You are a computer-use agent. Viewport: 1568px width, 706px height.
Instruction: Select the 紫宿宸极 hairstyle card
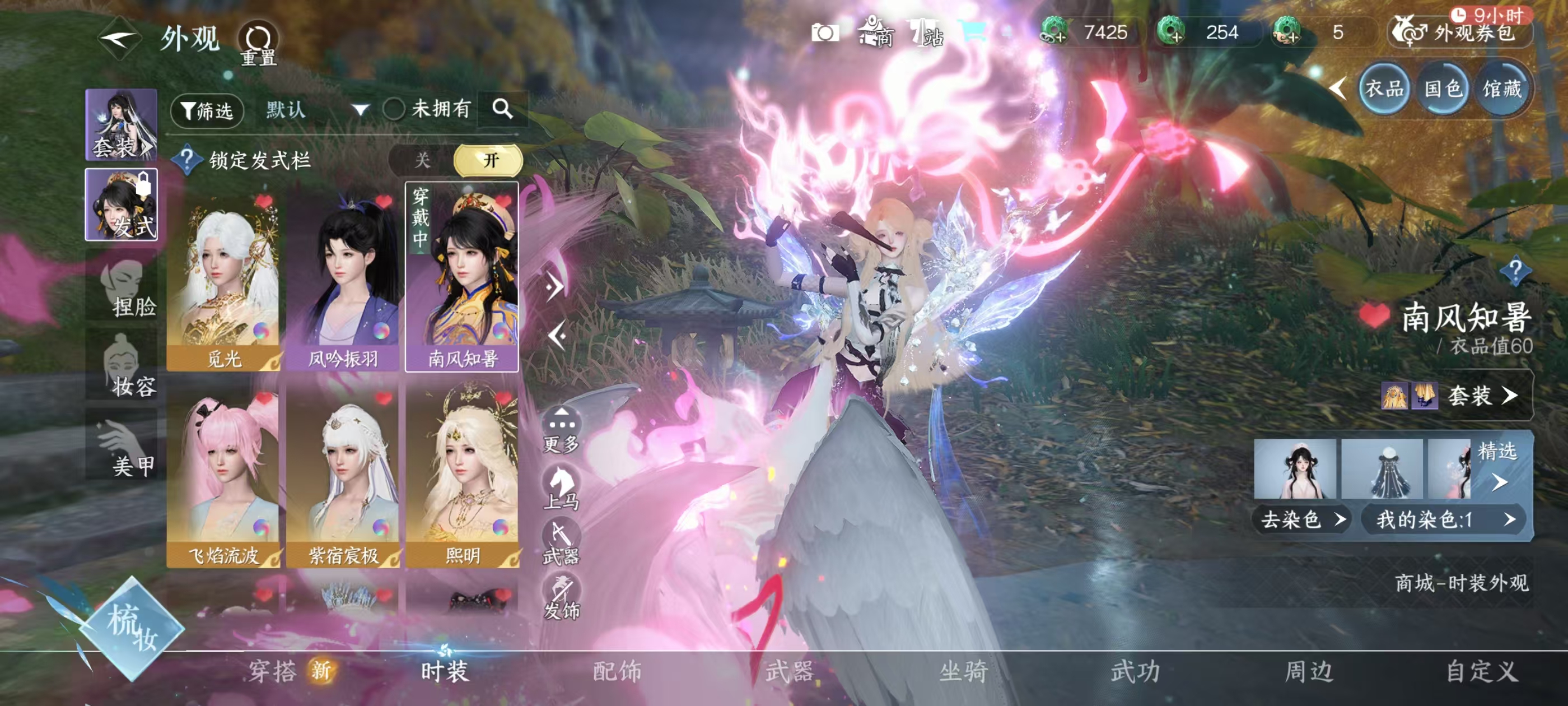coord(343,477)
